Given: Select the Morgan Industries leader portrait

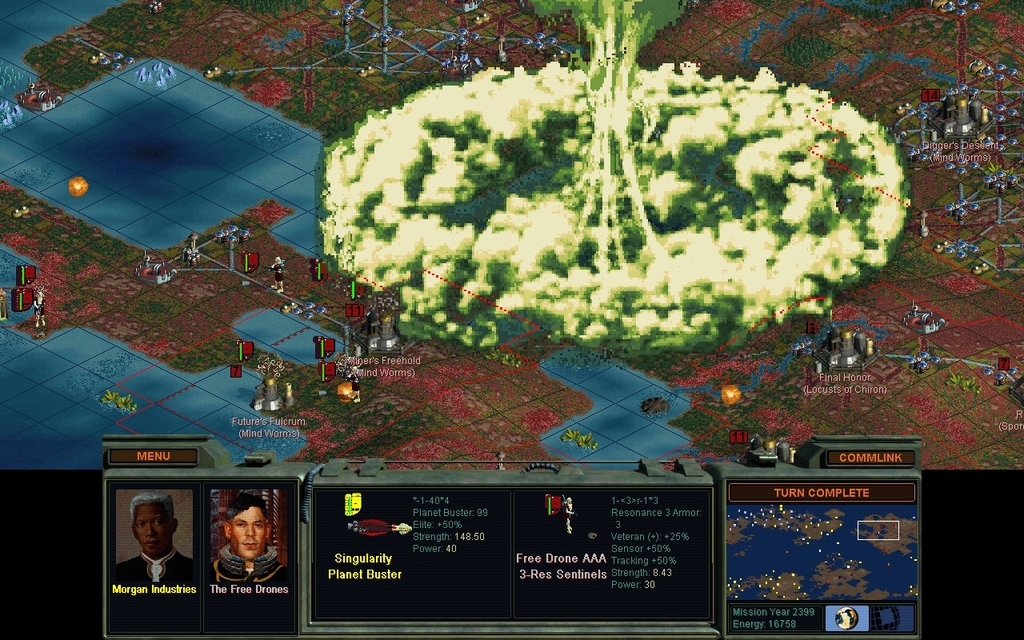Looking at the screenshot, I should pyautogui.click(x=153, y=537).
